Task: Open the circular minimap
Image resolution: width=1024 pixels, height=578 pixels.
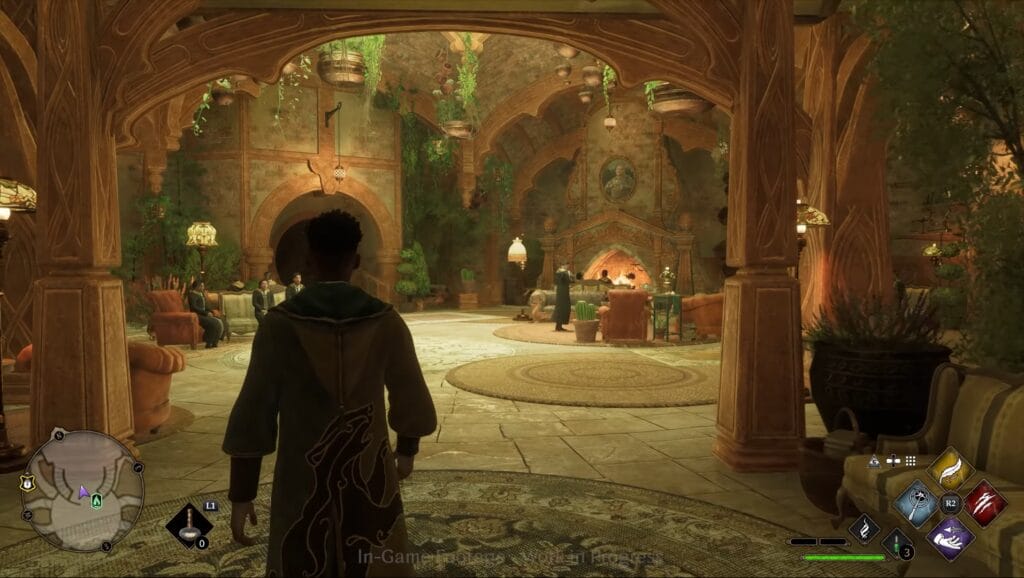Action: (x=82, y=490)
